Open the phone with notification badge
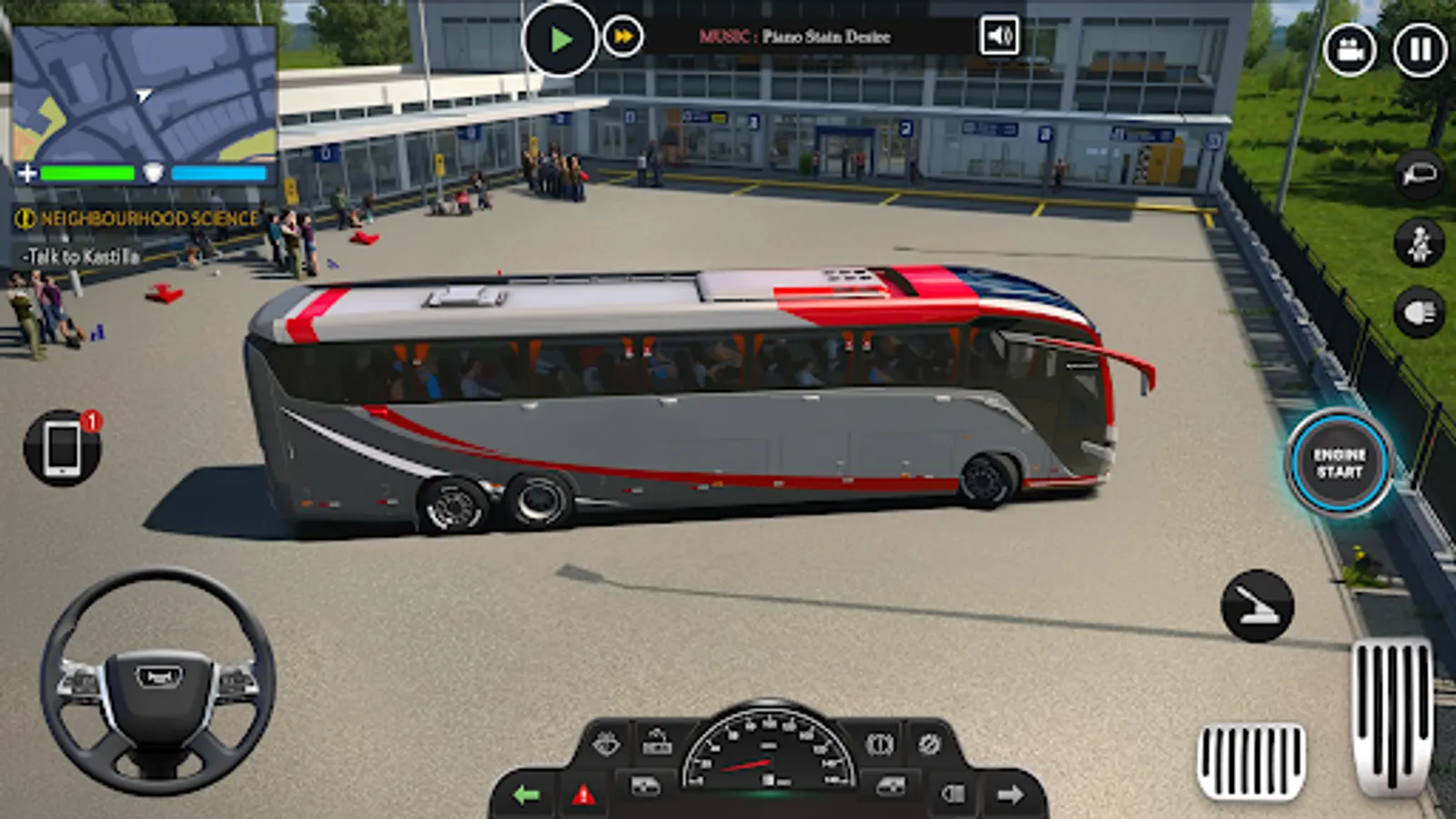This screenshot has height=819, width=1456. (x=62, y=448)
